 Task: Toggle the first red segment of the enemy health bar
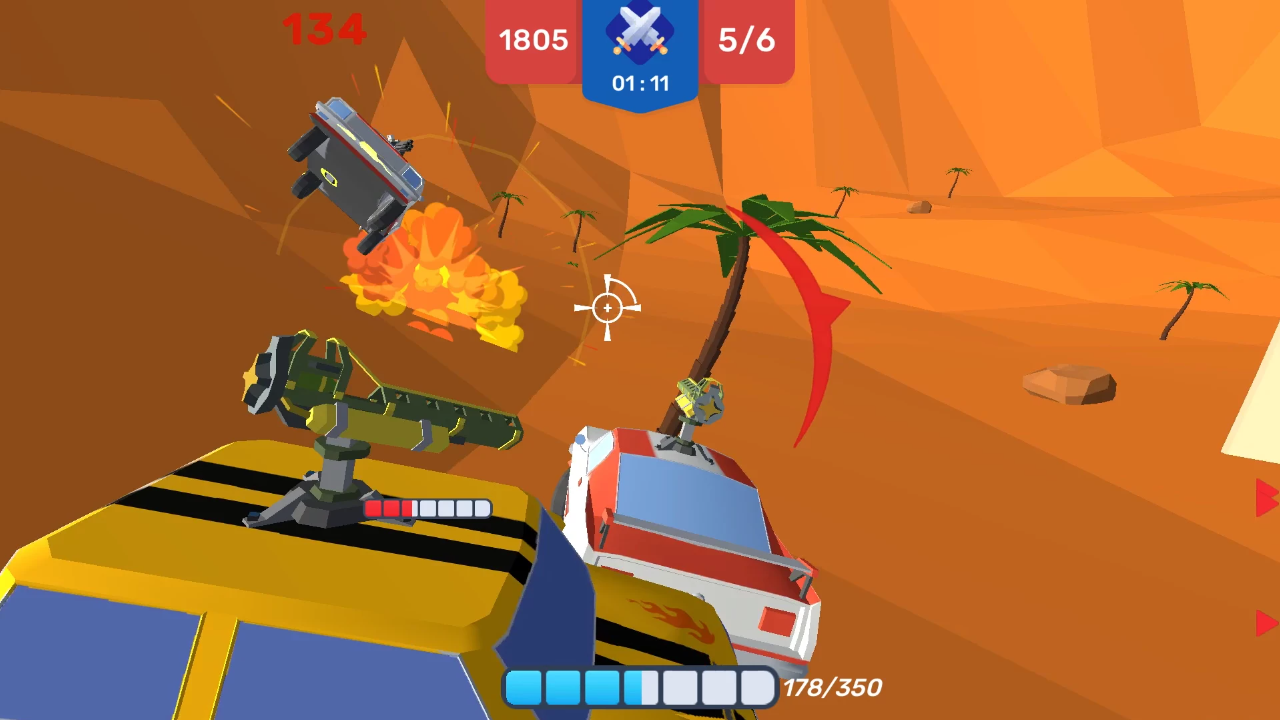[375, 510]
